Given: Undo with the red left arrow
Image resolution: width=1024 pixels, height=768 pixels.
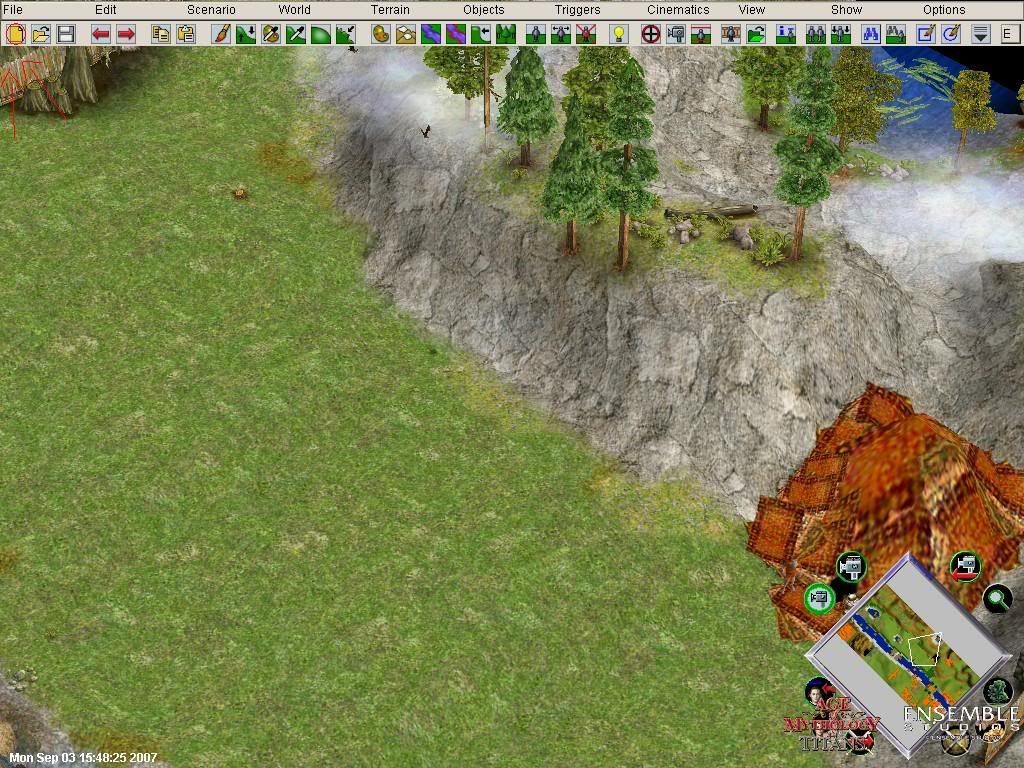Looking at the screenshot, I should coord(101,34).
